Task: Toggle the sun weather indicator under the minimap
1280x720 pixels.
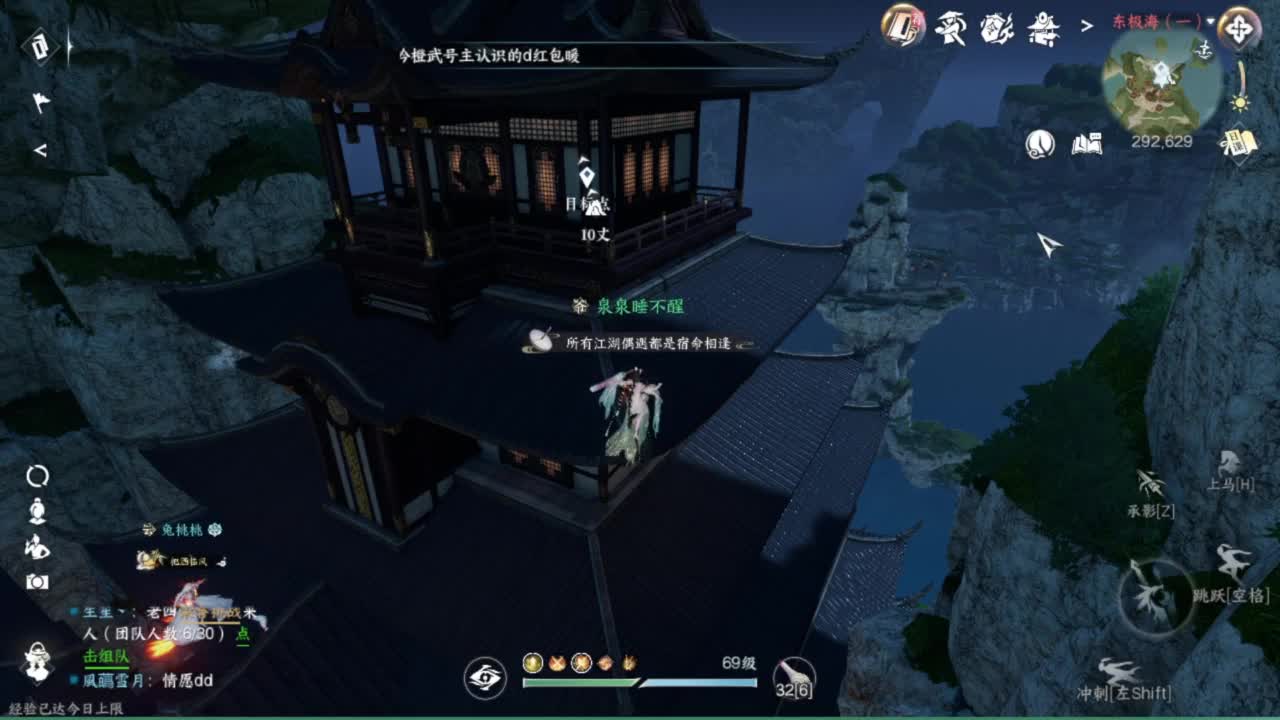Action: tap(1240, 103)
